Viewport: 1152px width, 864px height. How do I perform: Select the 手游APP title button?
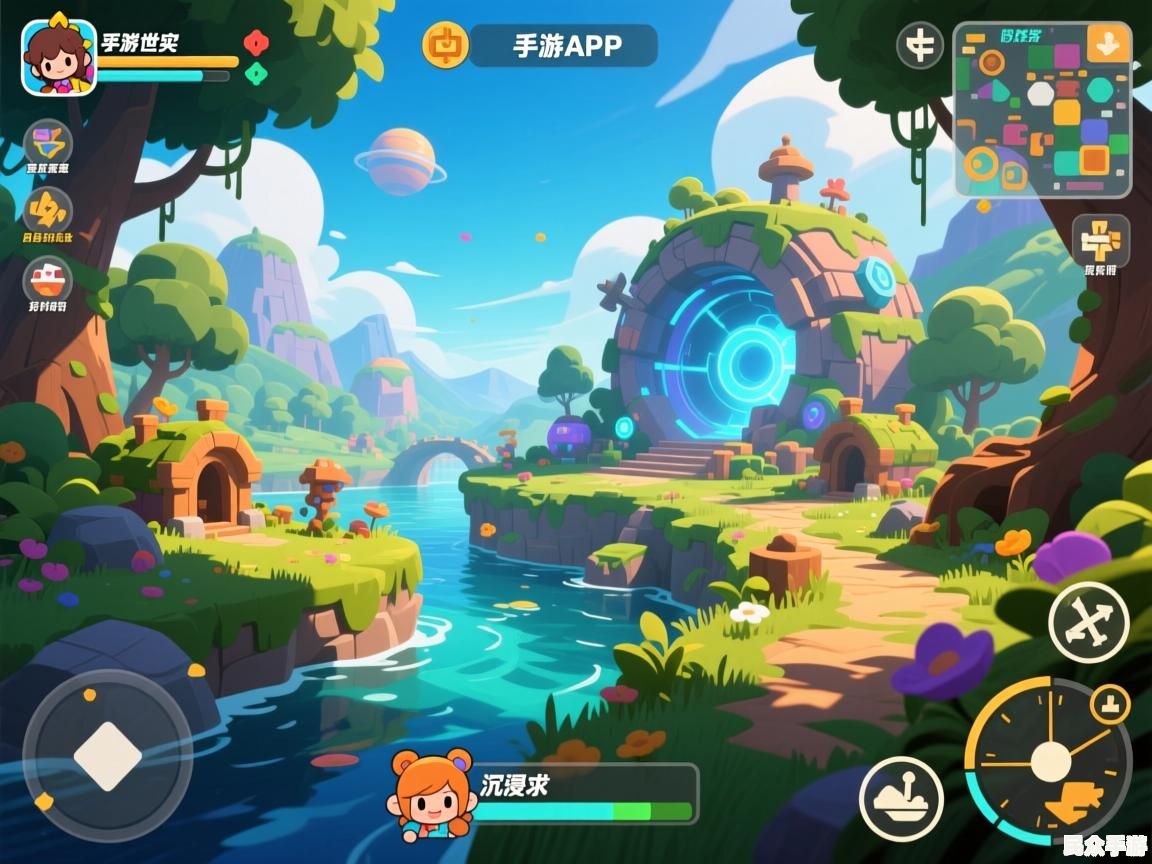565,45
